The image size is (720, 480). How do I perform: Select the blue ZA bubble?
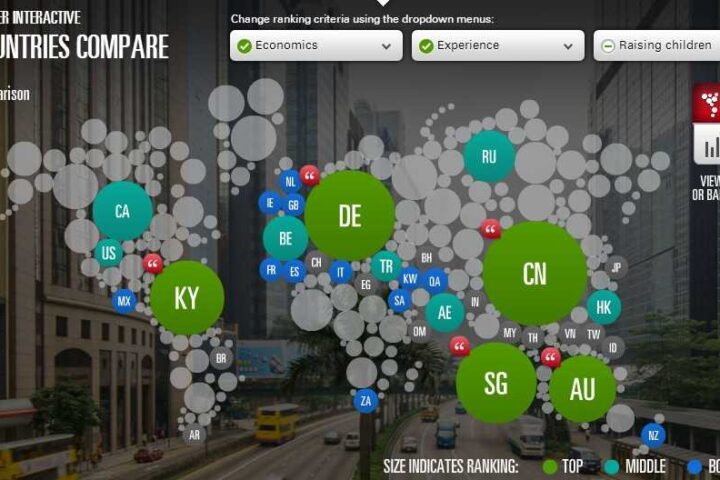[366, 401]
